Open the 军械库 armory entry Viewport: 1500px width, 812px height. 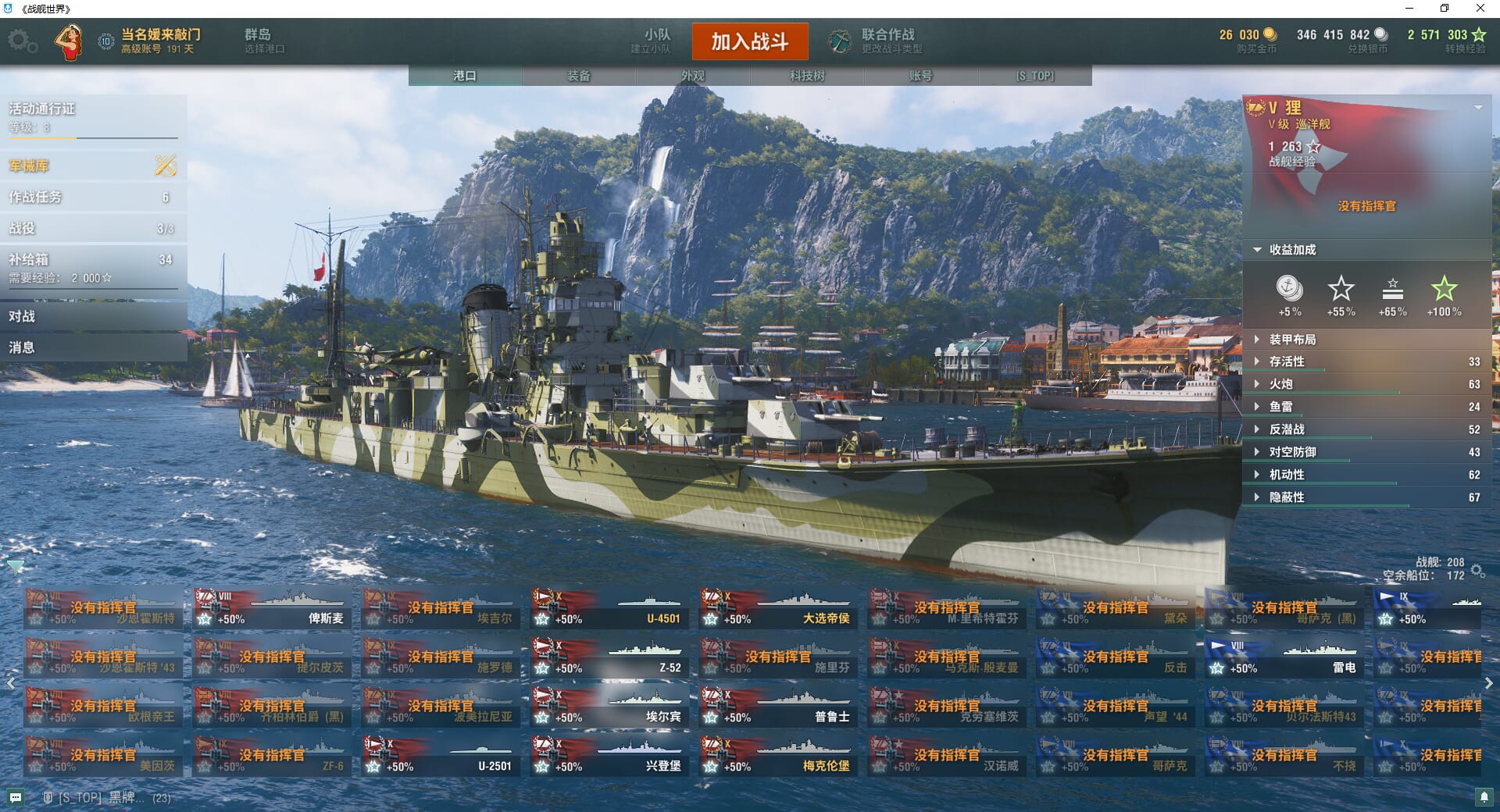tap(93, 166)
